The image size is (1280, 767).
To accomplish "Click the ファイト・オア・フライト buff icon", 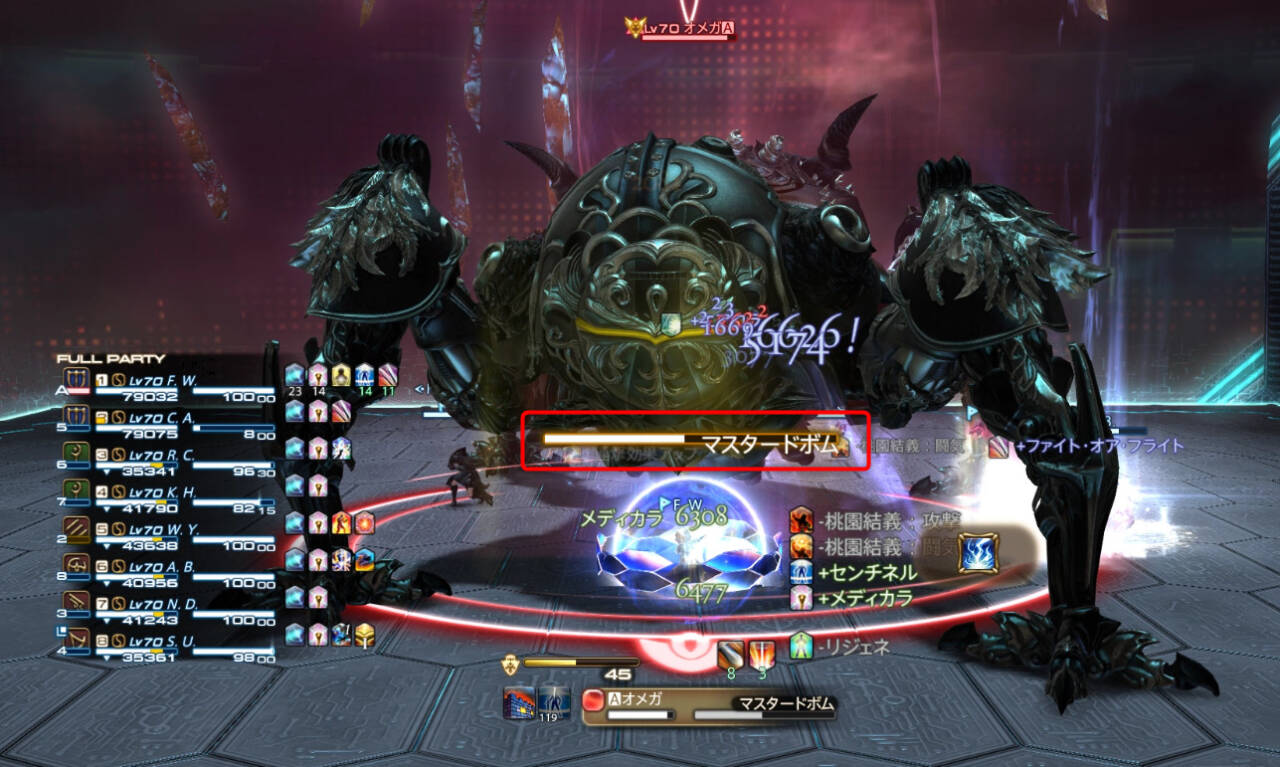I will point(997,448).
